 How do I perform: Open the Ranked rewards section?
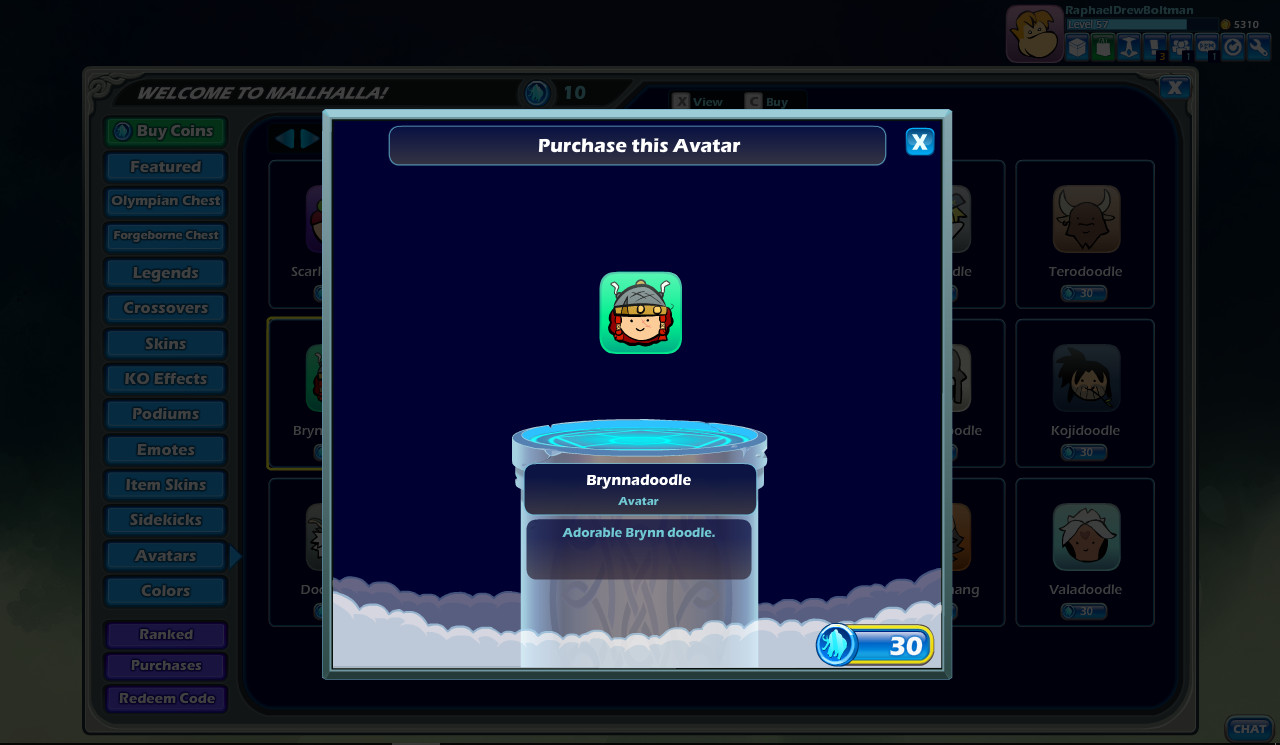pos(165,634)
